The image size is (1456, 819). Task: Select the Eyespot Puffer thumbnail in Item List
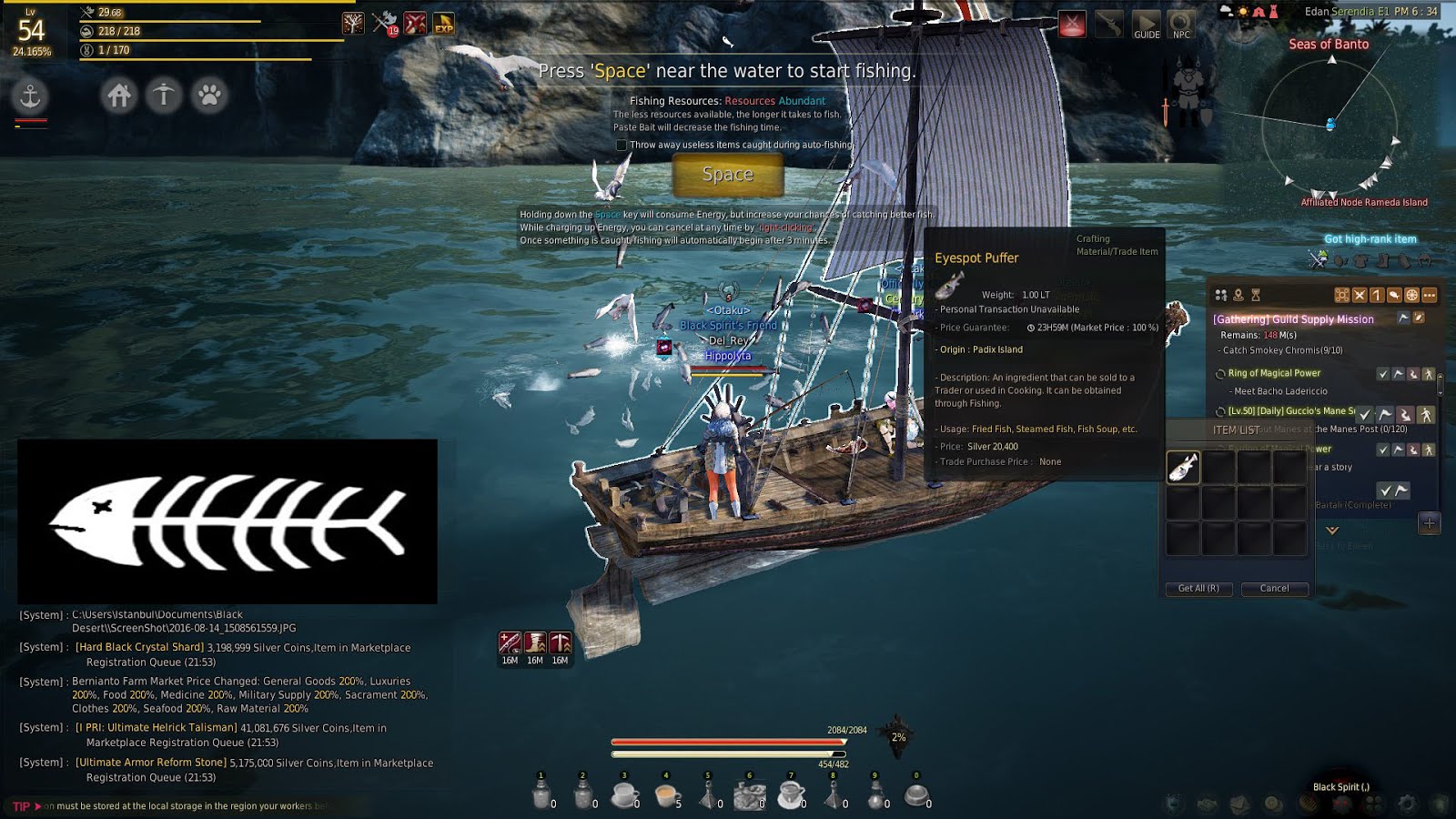(x=1184, y=465)
